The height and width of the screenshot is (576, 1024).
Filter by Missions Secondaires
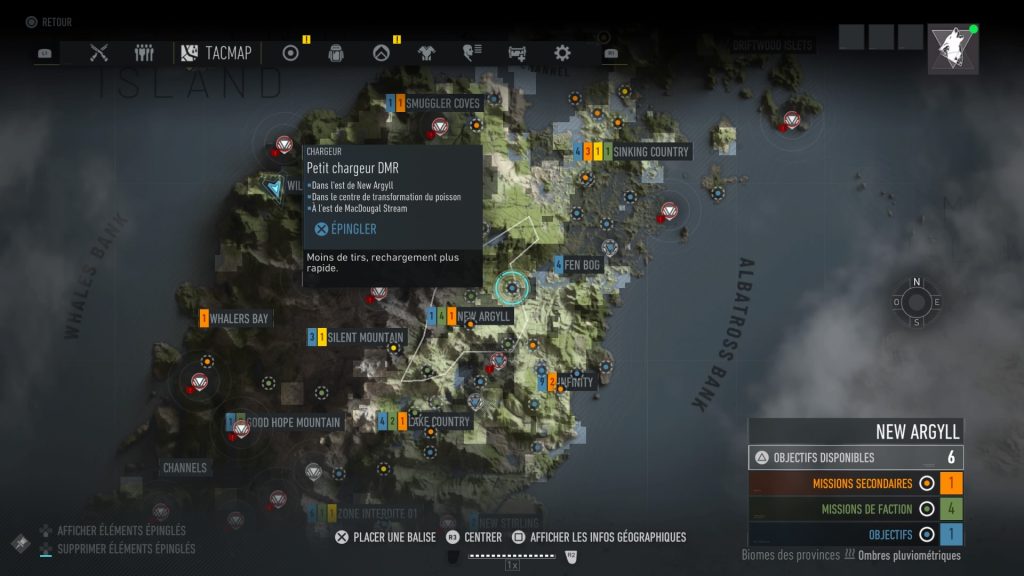(855, 483)
